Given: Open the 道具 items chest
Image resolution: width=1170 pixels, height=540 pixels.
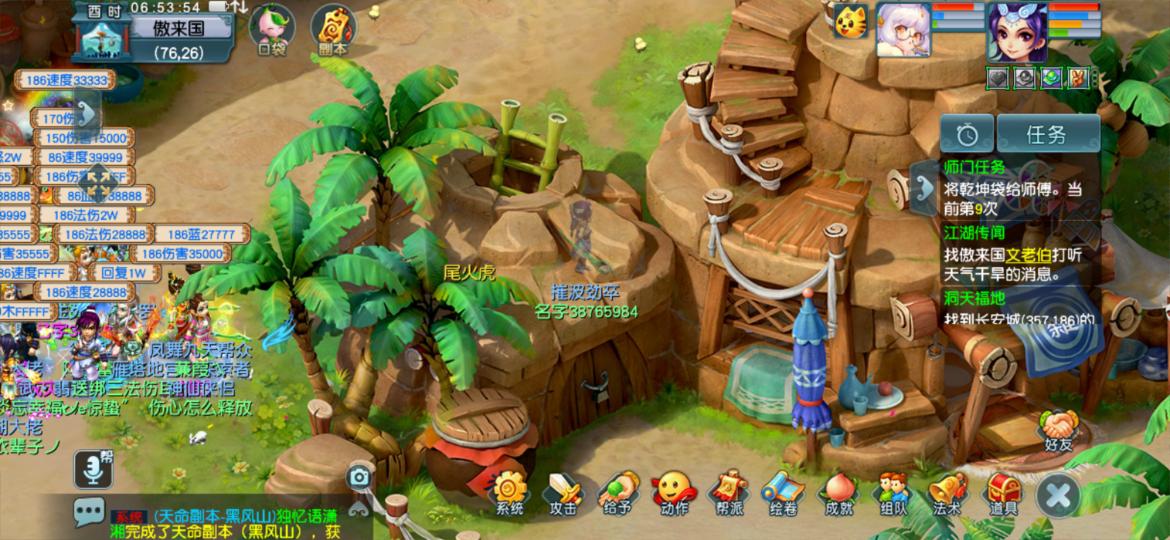Looking at the screenshot, I should 1003,493.
